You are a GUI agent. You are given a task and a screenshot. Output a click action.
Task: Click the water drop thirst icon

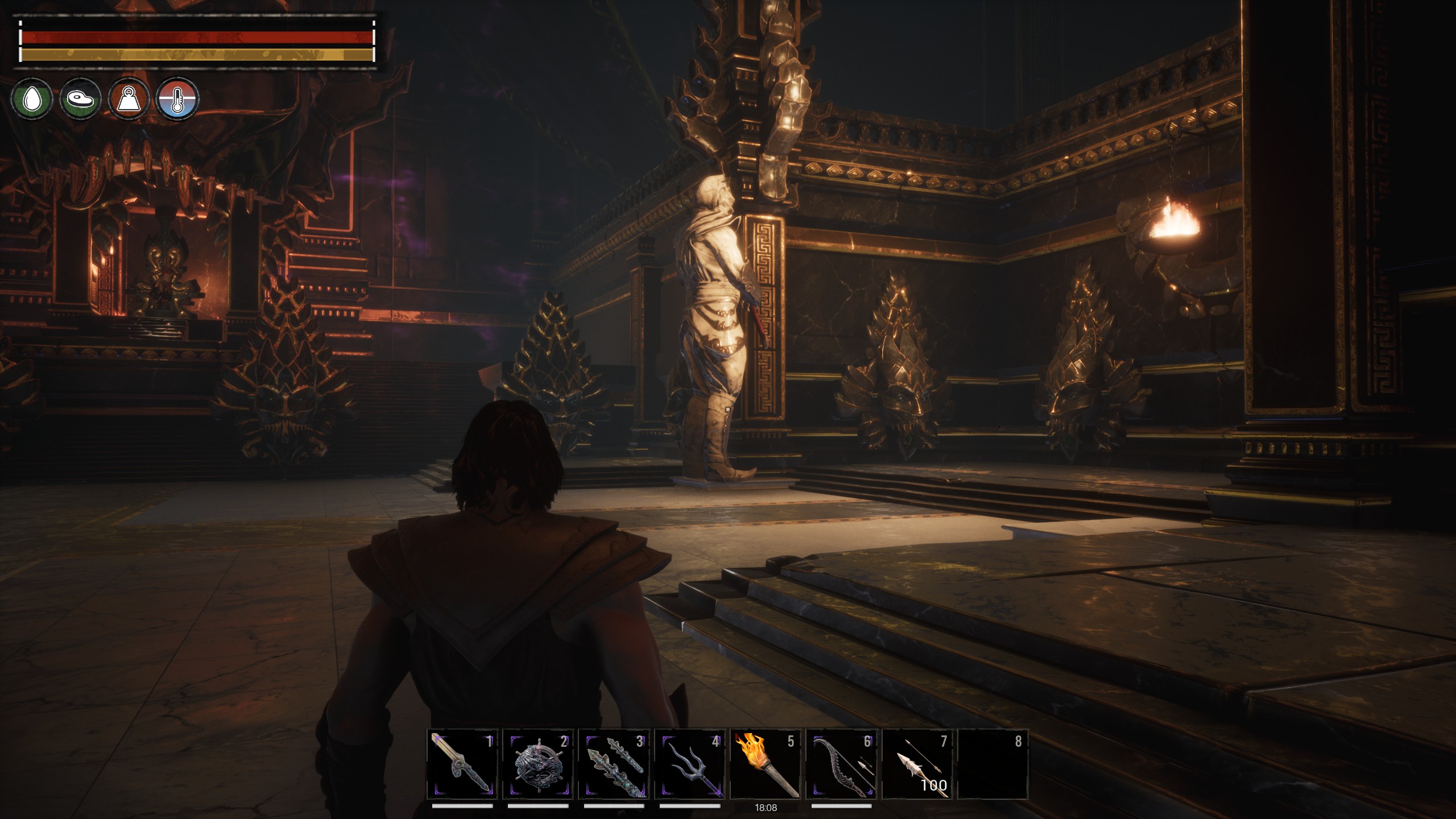coord(32,100)
